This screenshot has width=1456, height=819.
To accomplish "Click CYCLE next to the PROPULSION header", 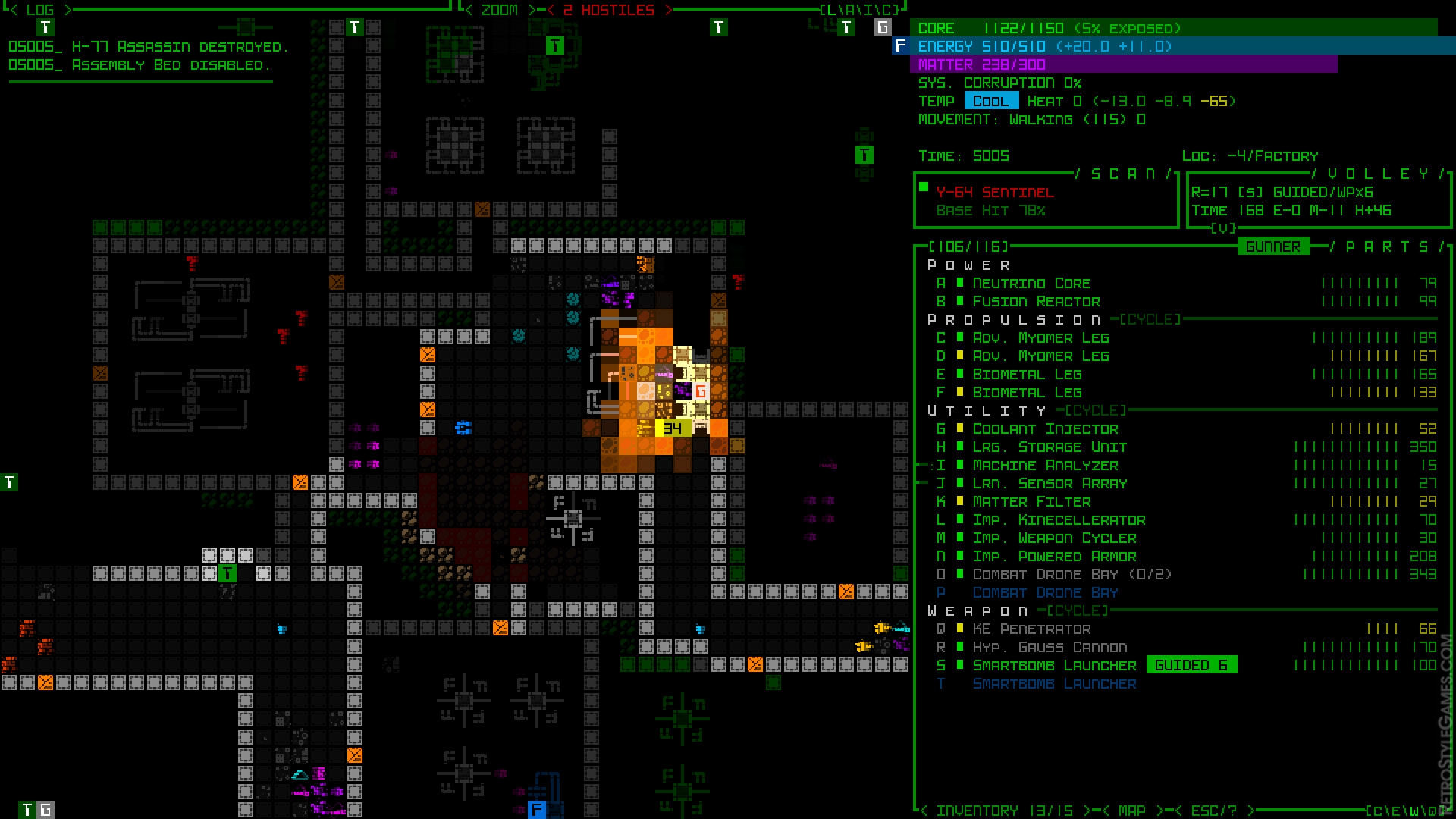I will 1150,319.
